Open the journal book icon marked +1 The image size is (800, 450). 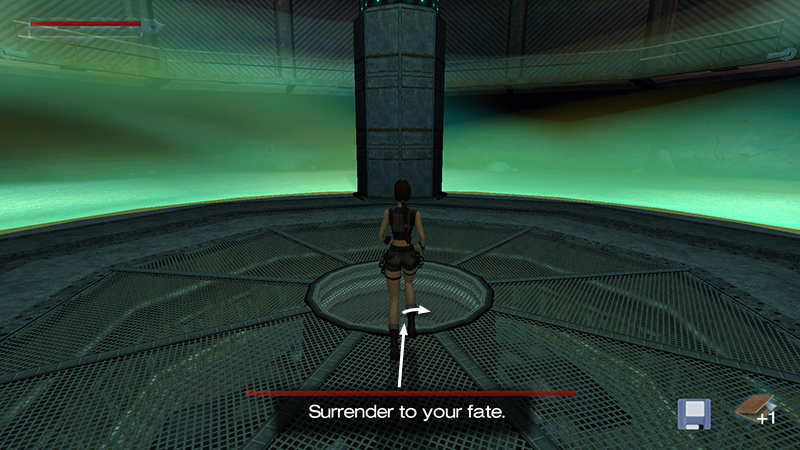755,408
